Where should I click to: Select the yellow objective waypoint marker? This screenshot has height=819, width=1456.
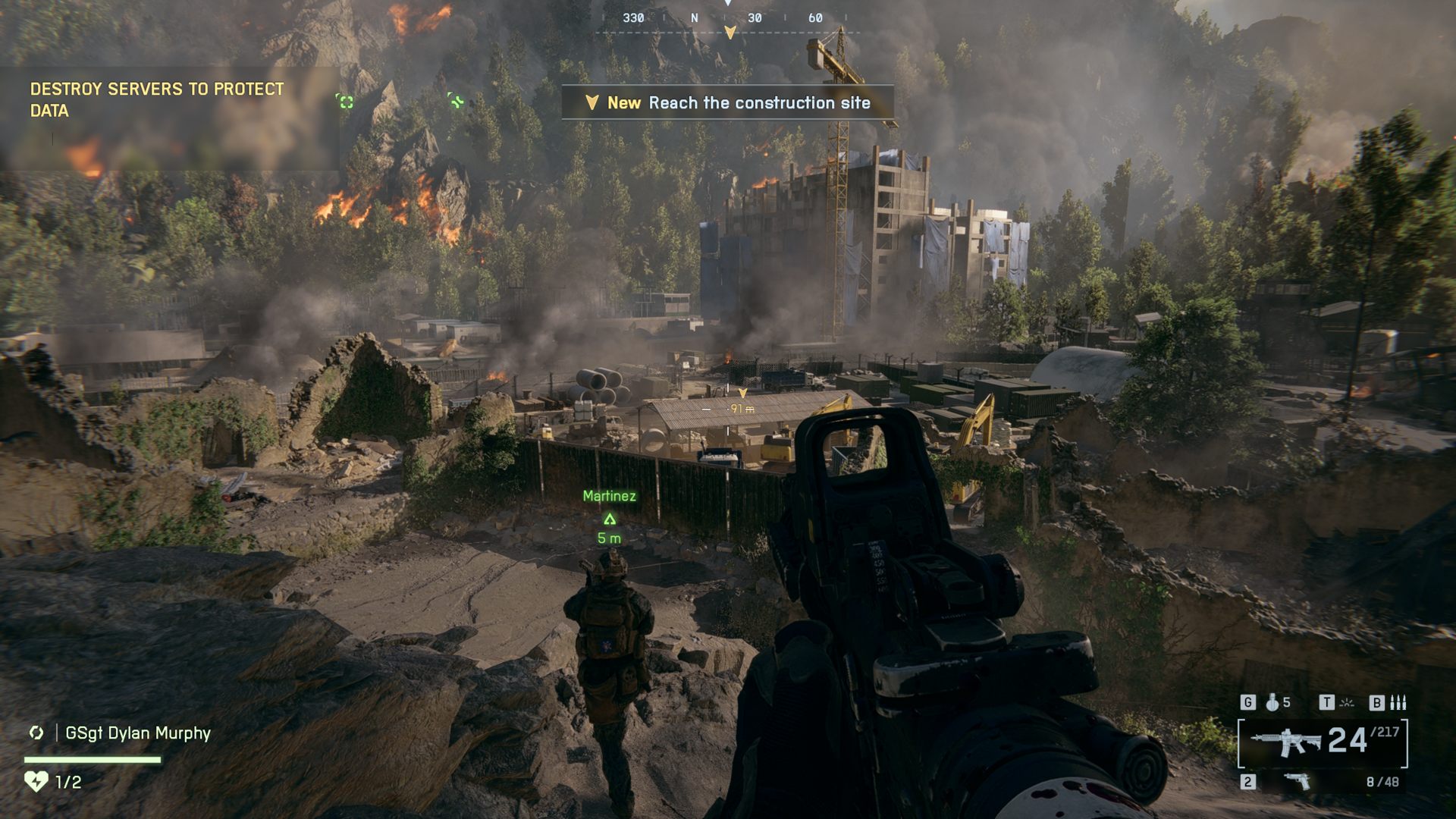pos(742,393)
